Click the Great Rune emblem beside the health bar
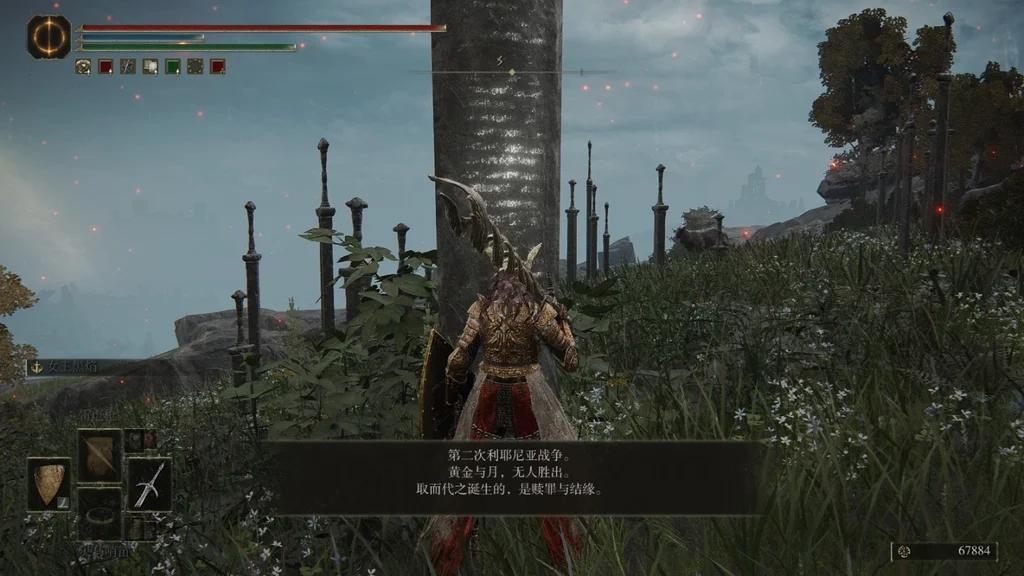Viewport: 1024px width, 576px height. [48, 36]
